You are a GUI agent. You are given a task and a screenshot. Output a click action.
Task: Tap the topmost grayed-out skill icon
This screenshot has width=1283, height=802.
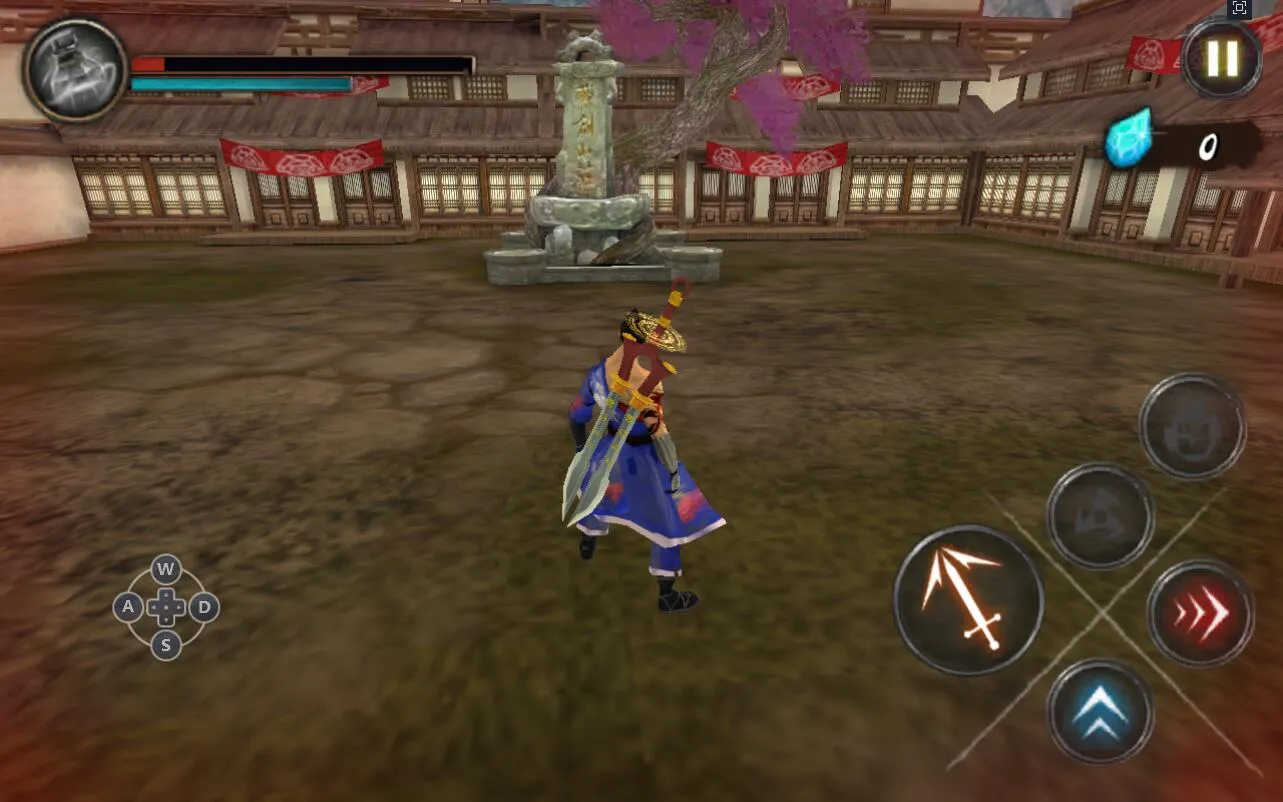click(1193, 426)
